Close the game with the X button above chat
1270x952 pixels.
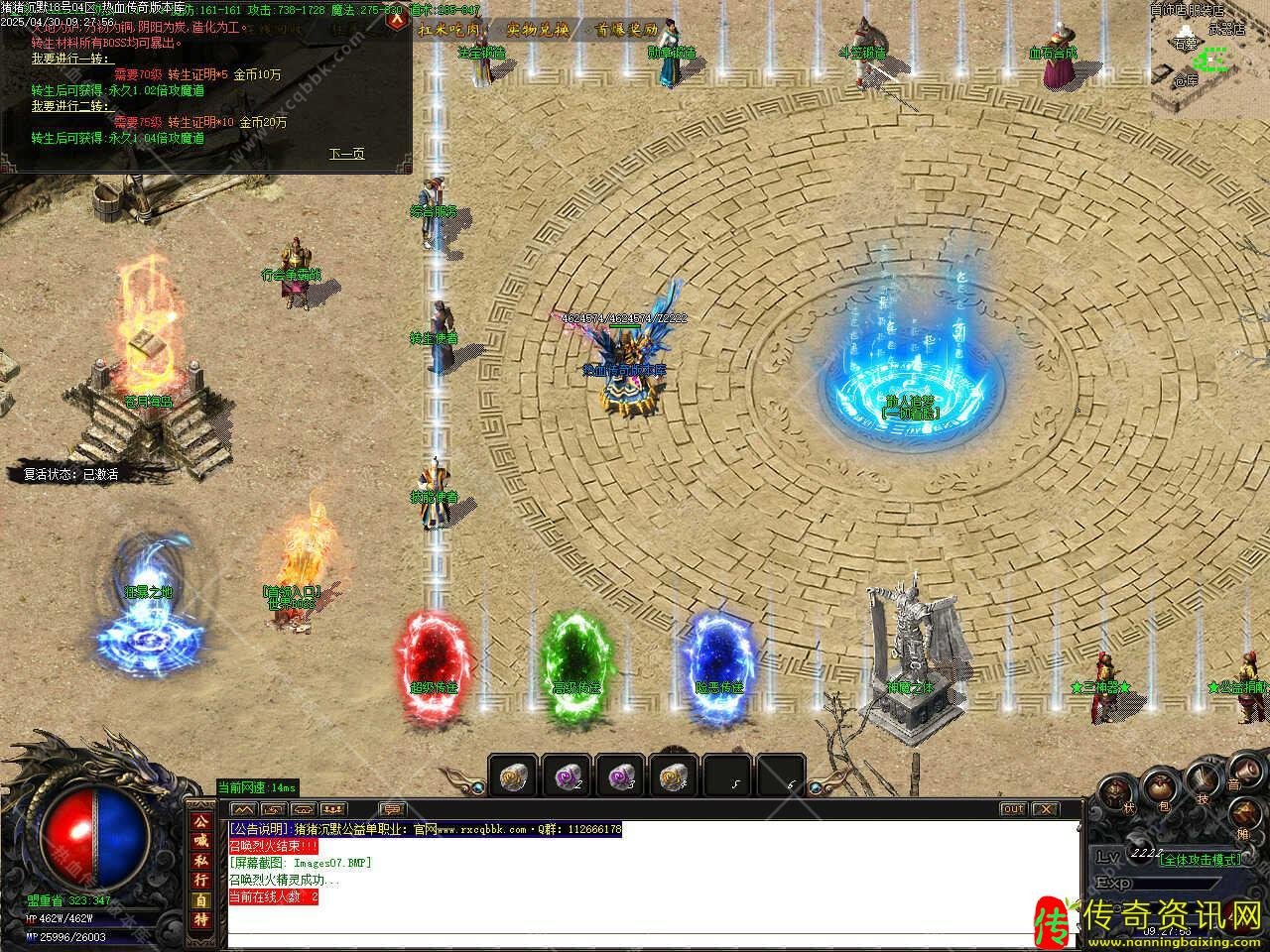click(x=1046, y=809)
